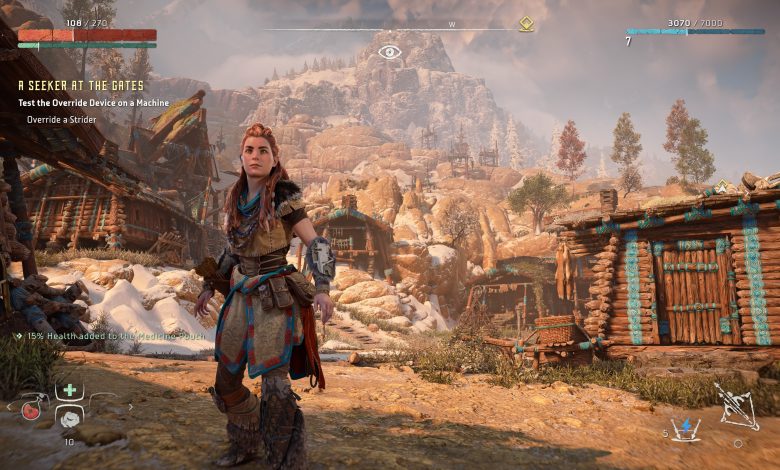Click the eye stealth visibility indicator
This screenshot has width=780, height=470.
[390, 51]
